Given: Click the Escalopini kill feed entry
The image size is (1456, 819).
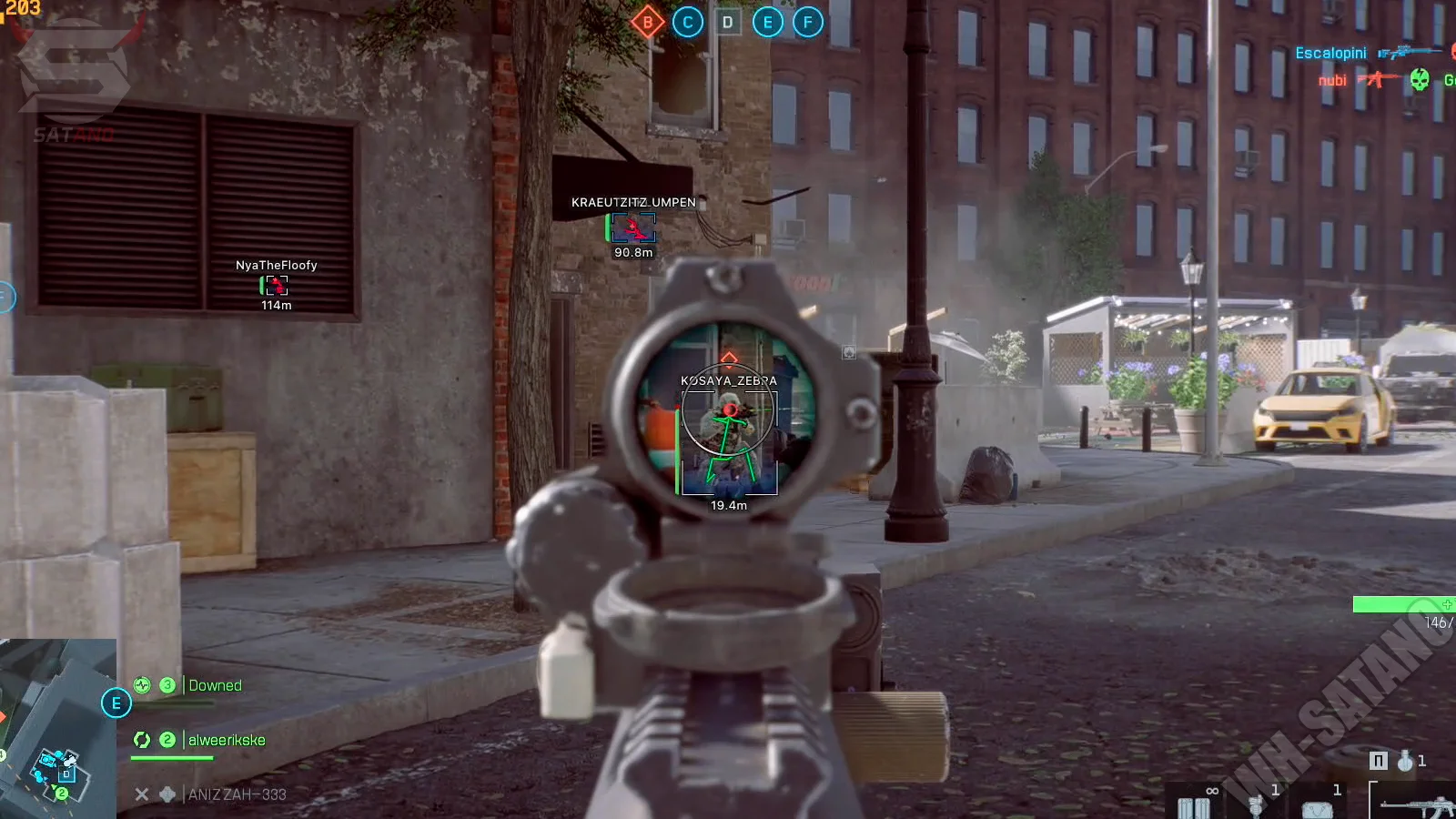Looking at the screenshot, I should 1330,53.
